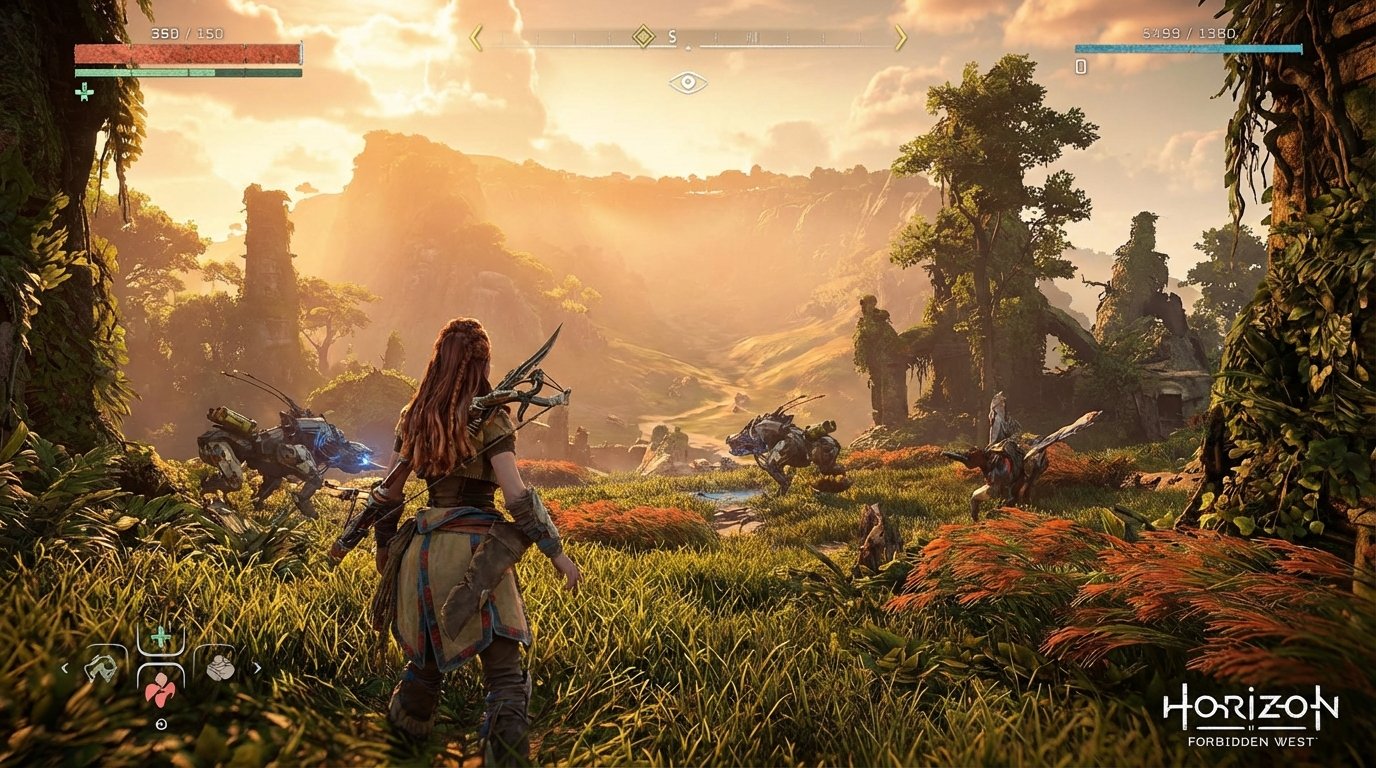Click the level 0 skill point indicator
Viewport: 1376px width, 768px height.
[1080, 67]
